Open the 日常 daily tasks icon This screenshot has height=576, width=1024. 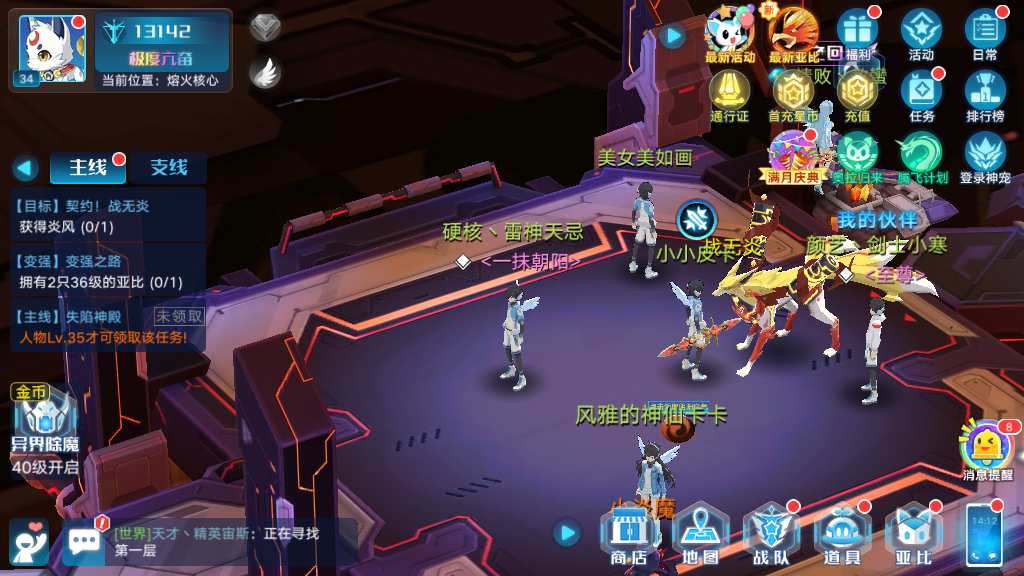(x=985, y=32)
